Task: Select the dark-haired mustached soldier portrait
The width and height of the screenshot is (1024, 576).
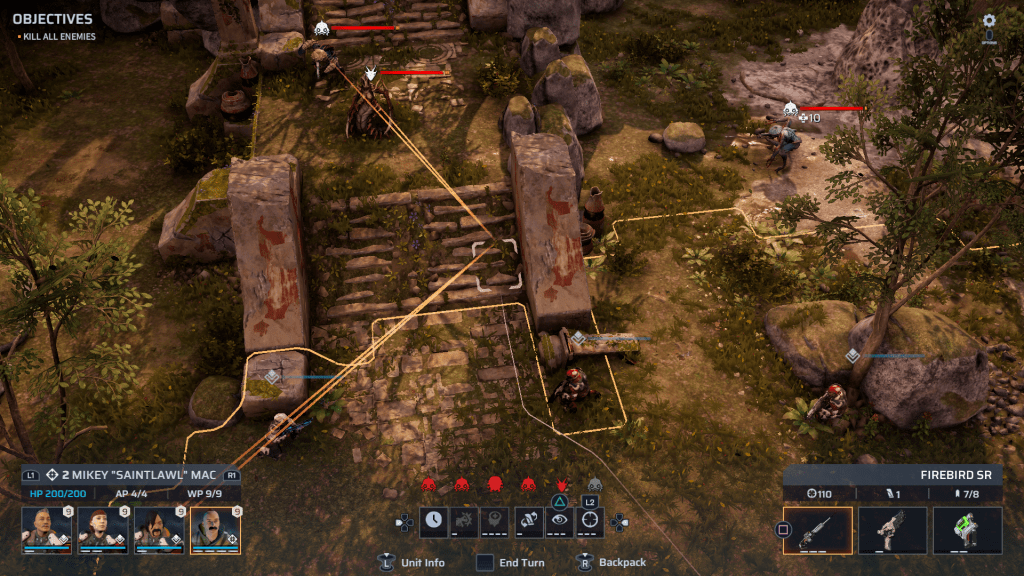Action: click(159, 529)
